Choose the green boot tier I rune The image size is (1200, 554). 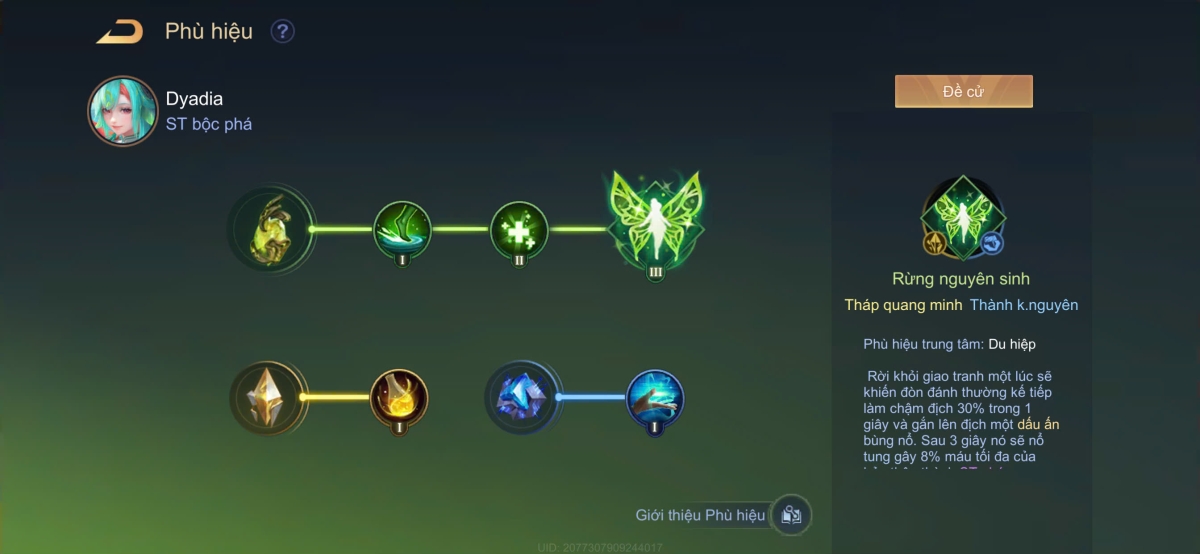tap(402, 230)
